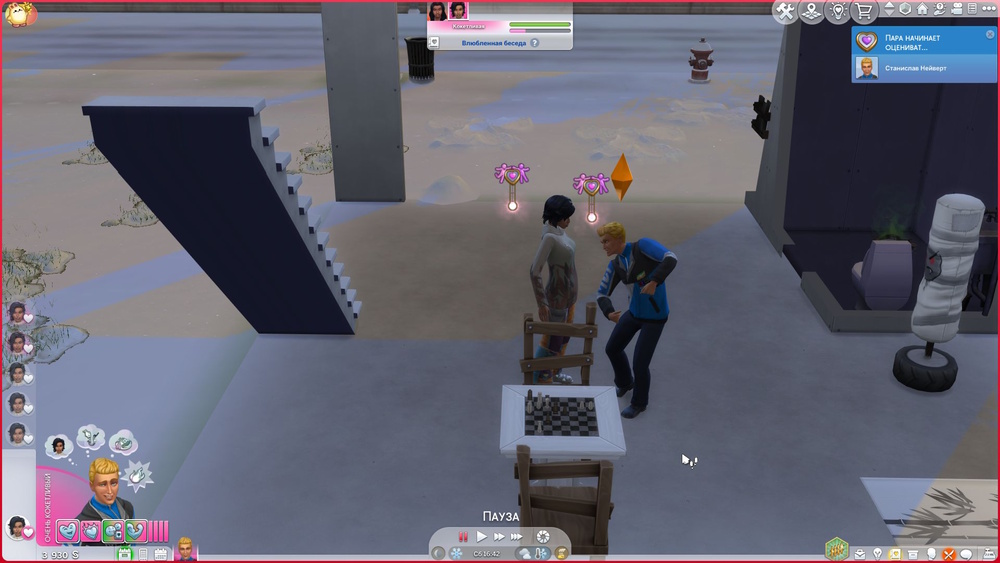
Task: Open the Влюбленная беседа help question mark
Action: [535, 43]
